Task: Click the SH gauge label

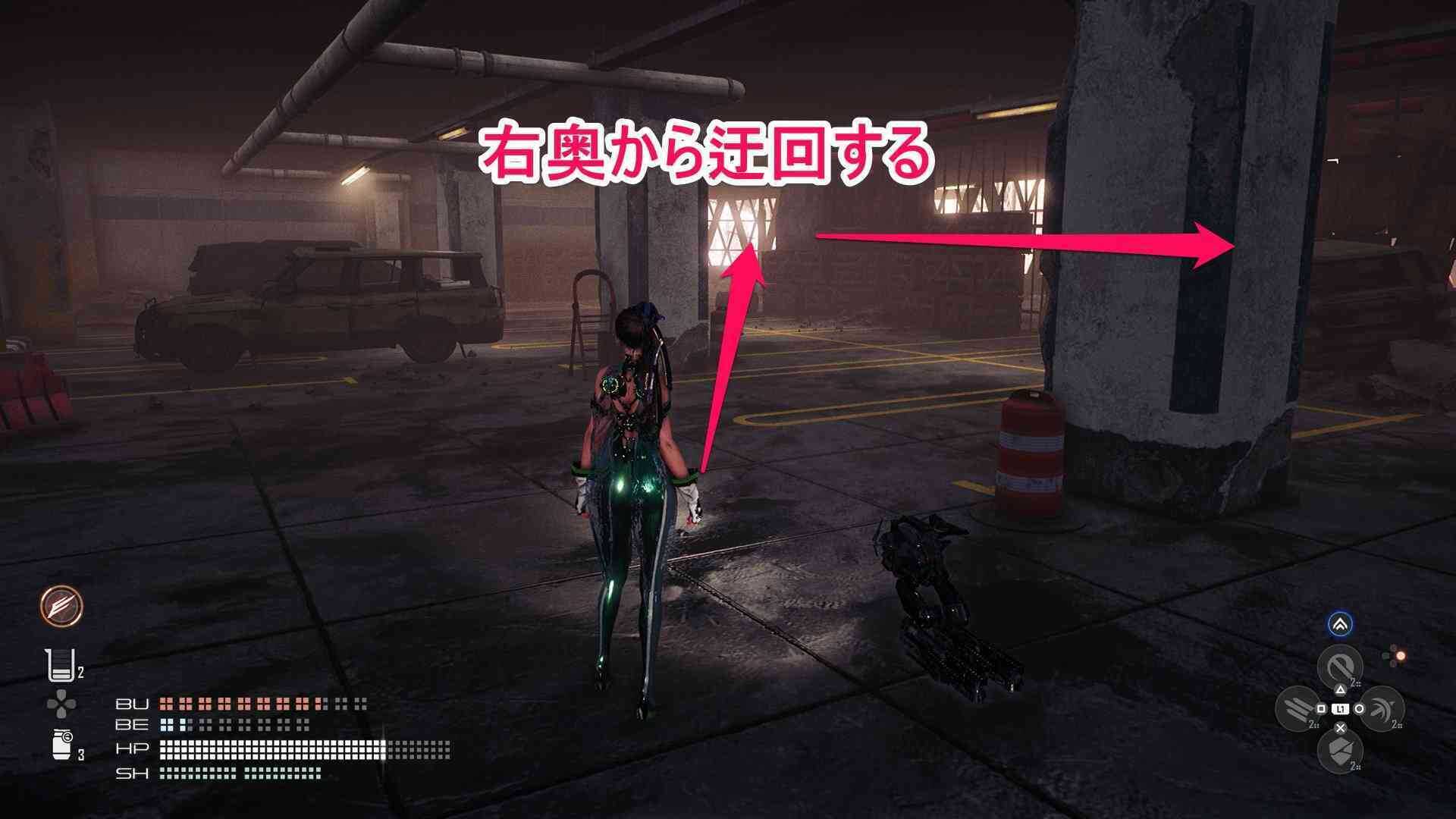Action: (x=133, y=770)
